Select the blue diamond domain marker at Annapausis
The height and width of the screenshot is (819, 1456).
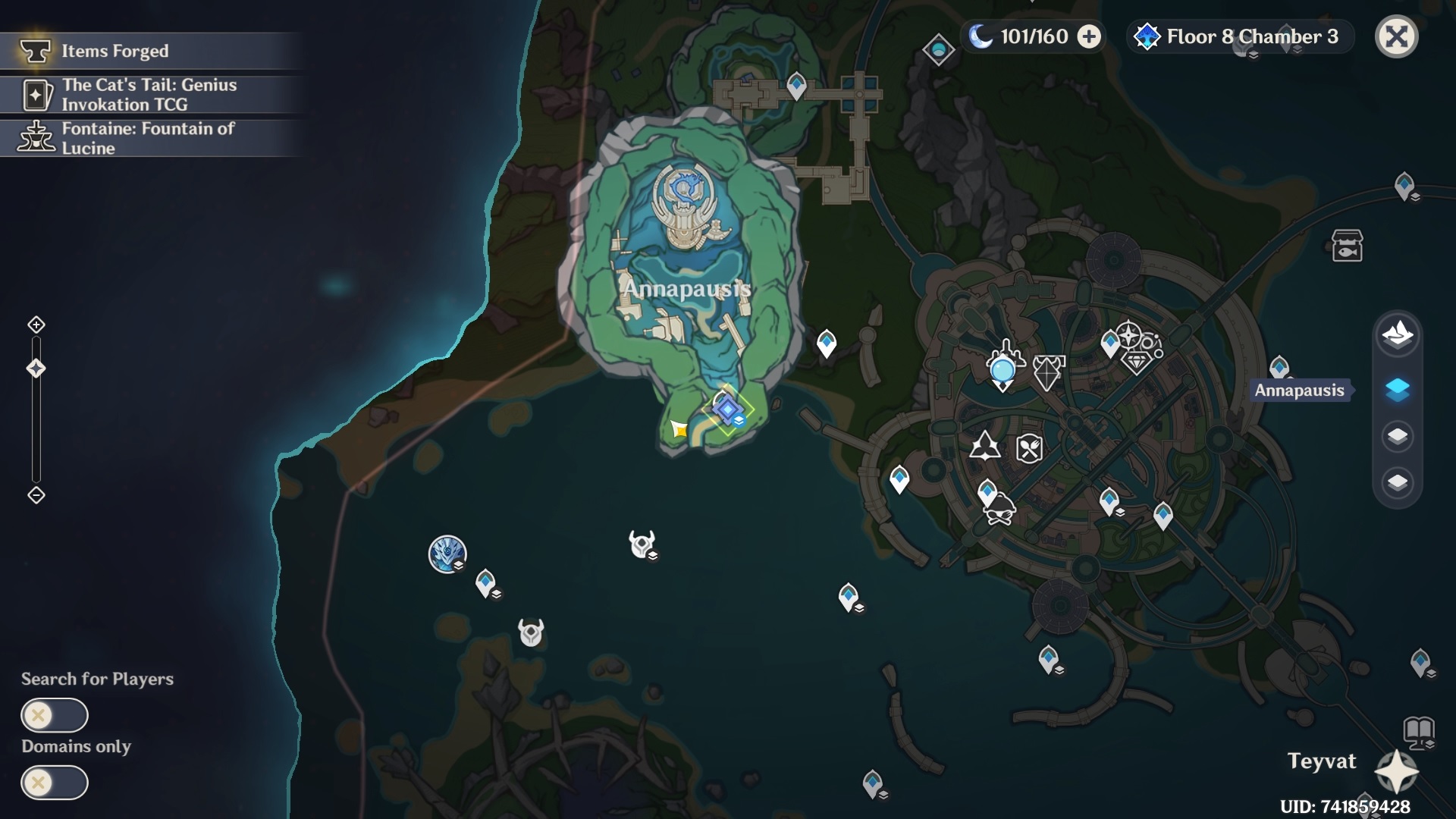point(728,409)
